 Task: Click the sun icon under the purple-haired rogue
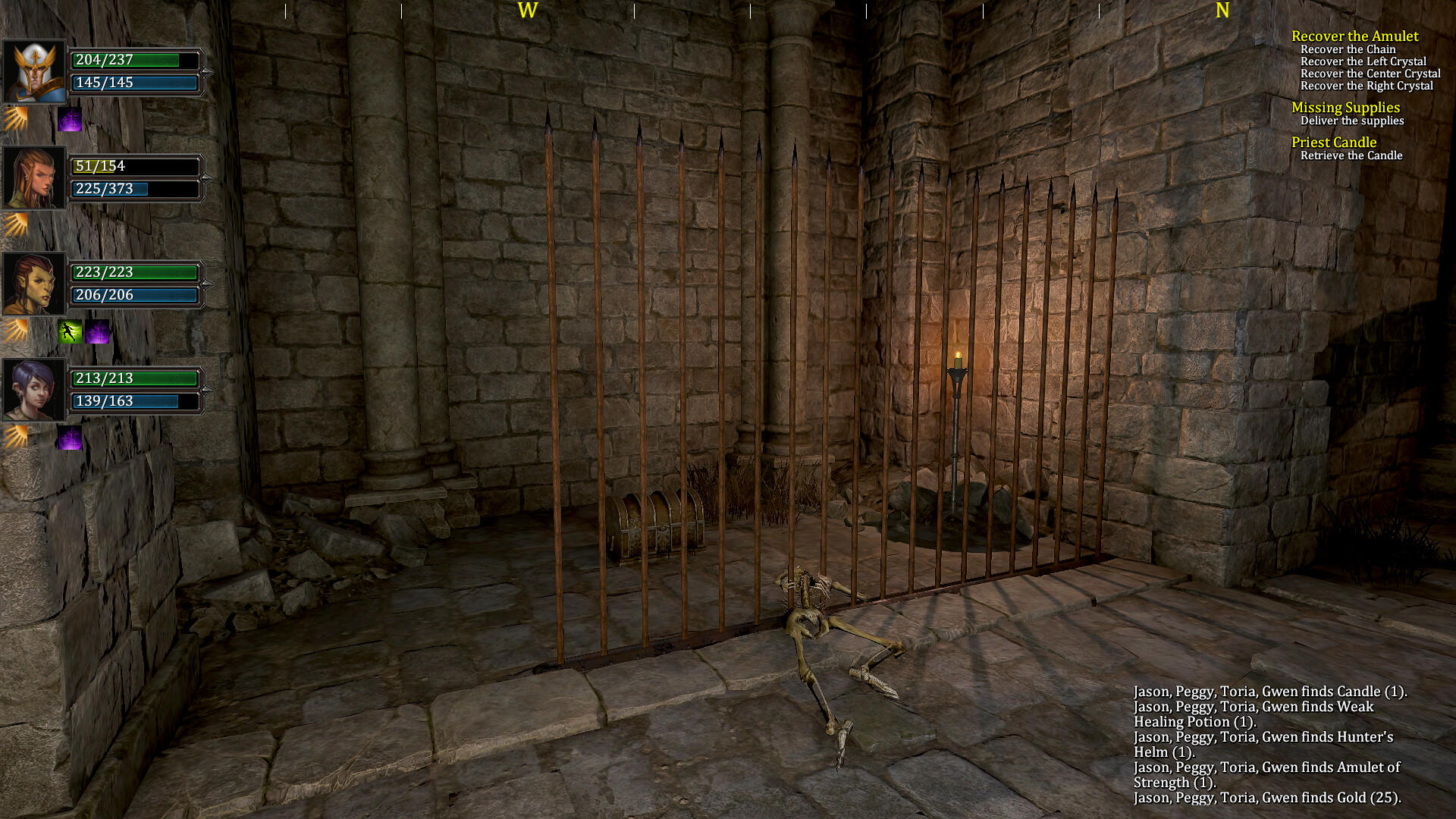tap(17, 437)
